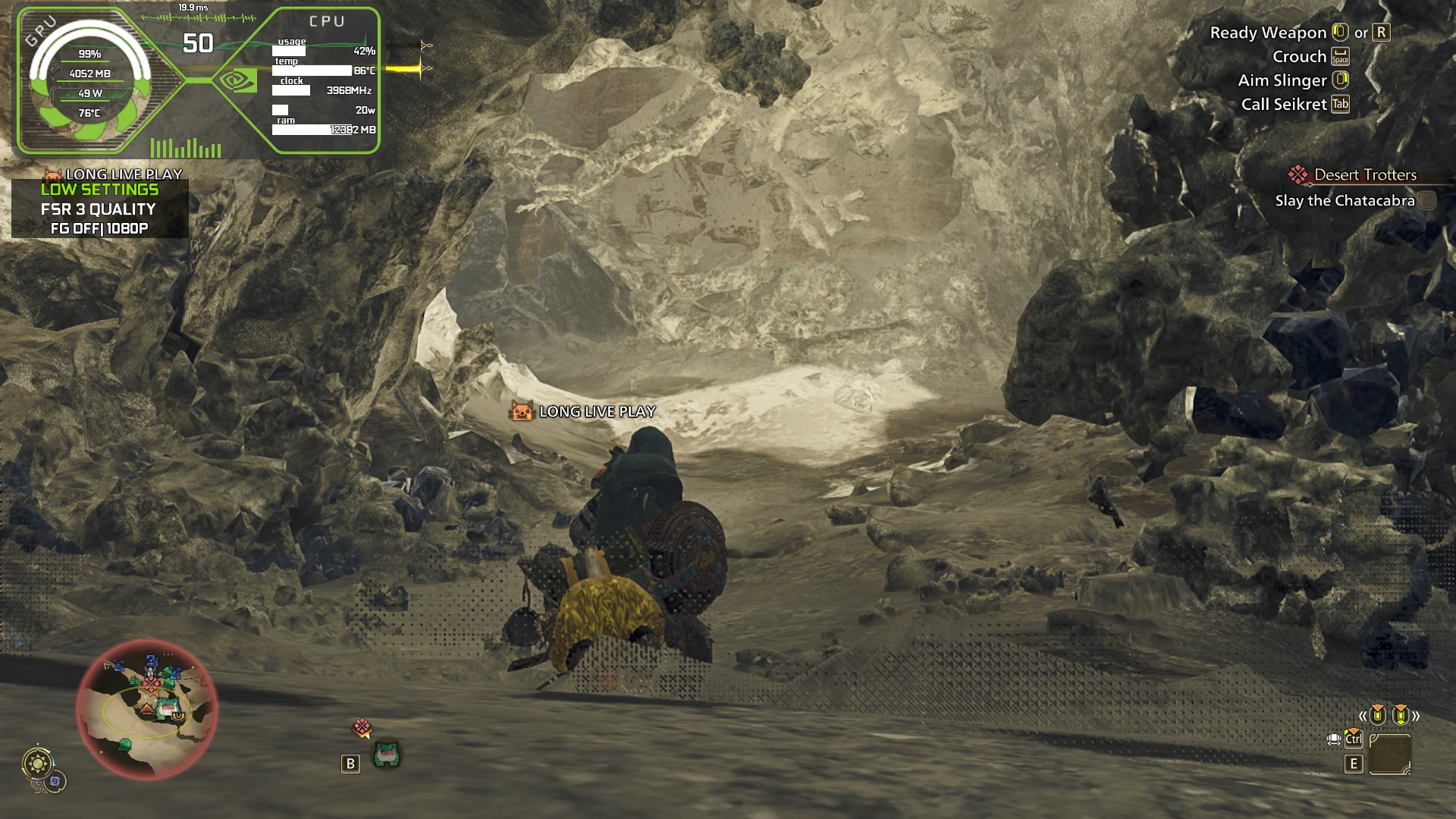Viewport: 1456px width, 819px height.
Task: Select the Chatacabra icon on the minimap
Action: pos(166,709)
